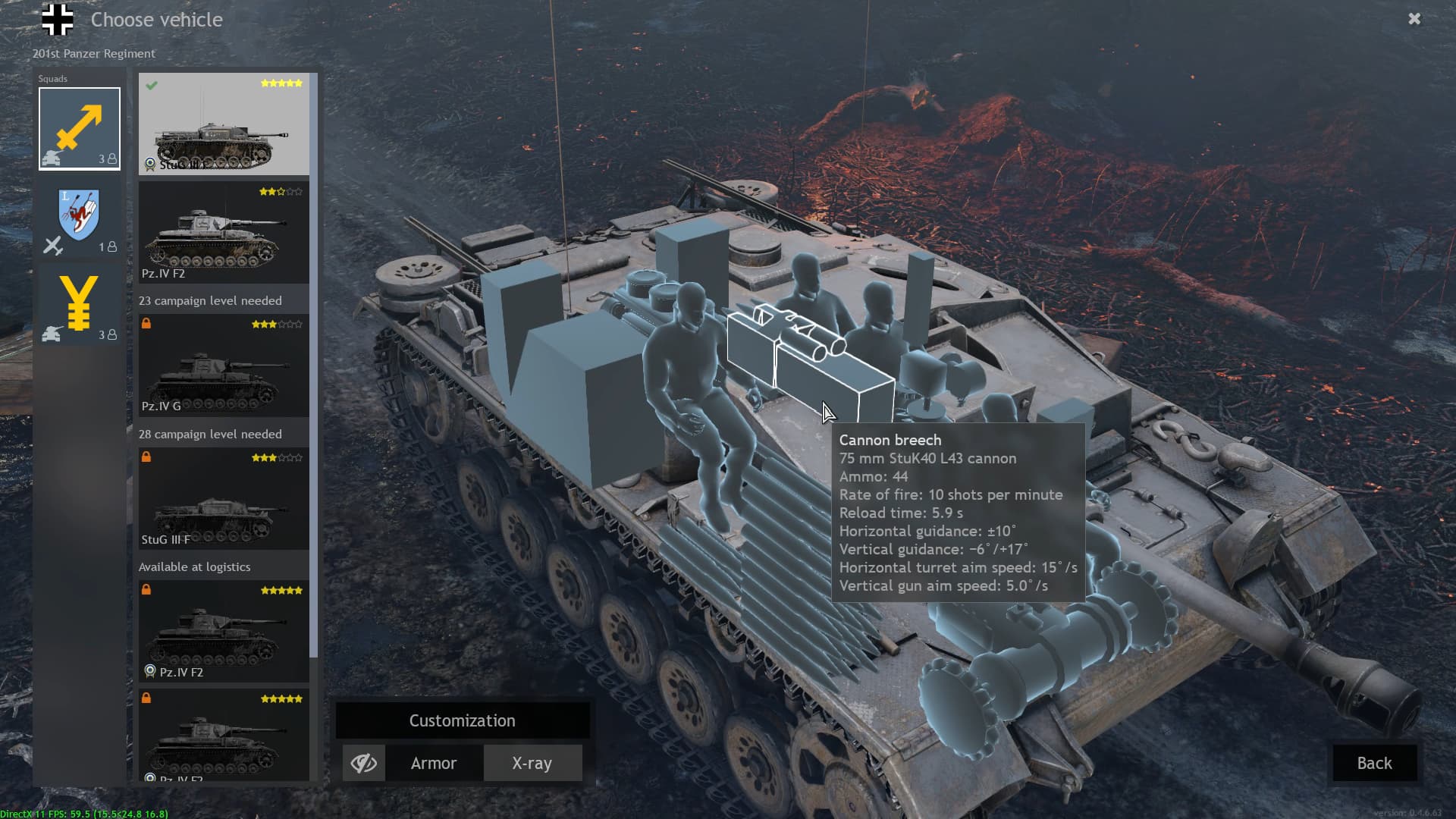The image size is (1456, 819).
Task: Toggle the crossed-out eye visibility button
Action: [x=364, y=763]
